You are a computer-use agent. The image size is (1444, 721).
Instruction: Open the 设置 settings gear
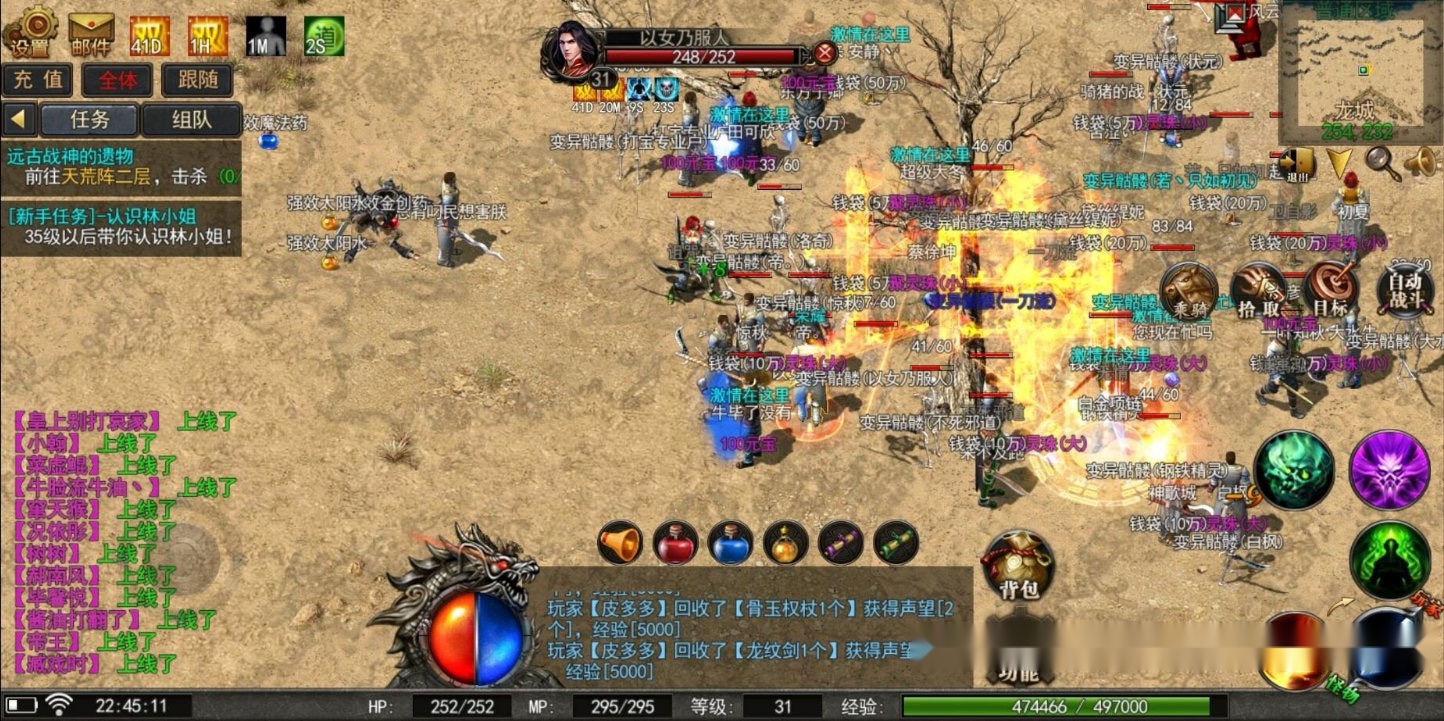[32, 31]
